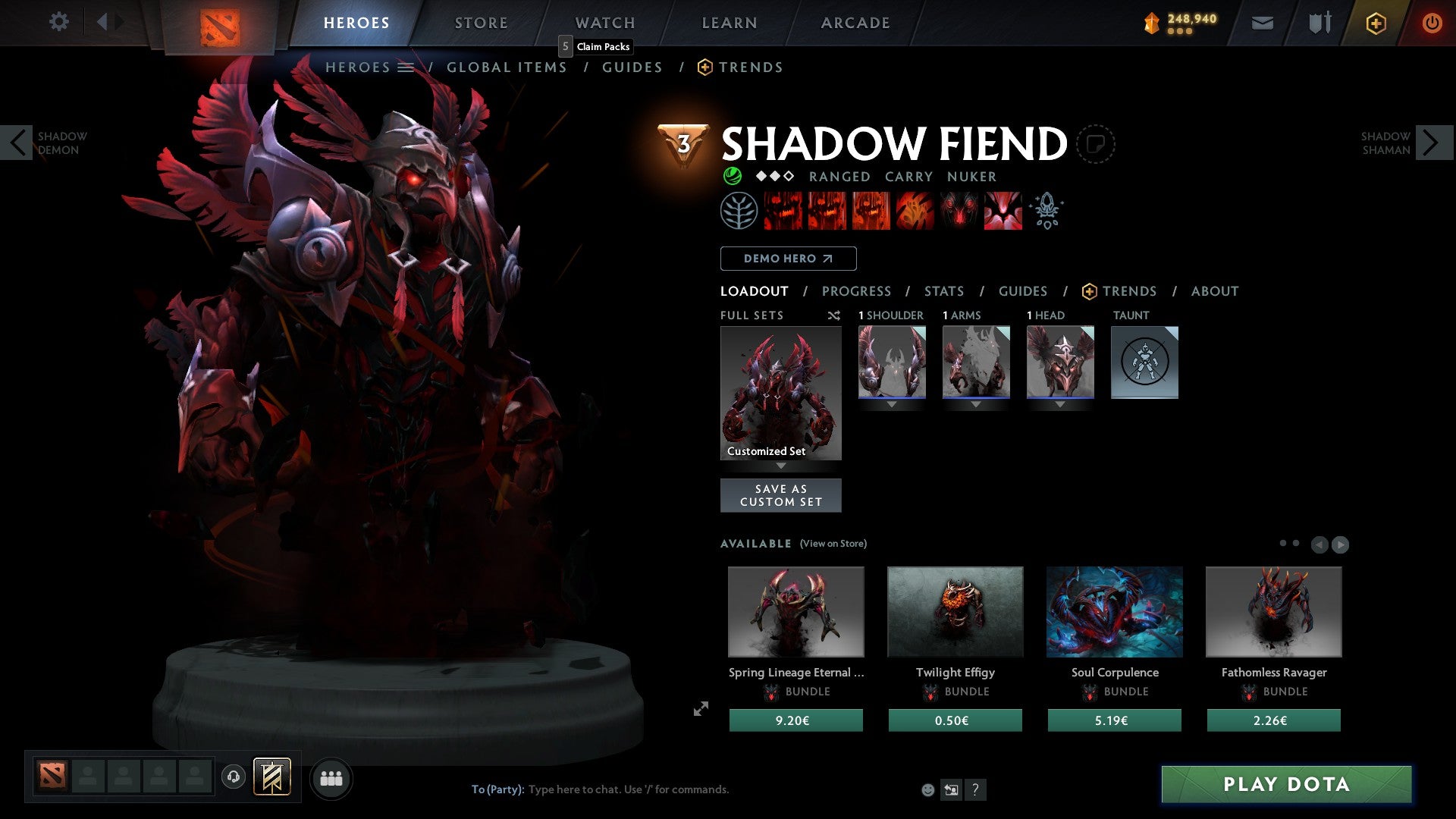Open the Armory shield-and-sword icon

pos(1319,23)
